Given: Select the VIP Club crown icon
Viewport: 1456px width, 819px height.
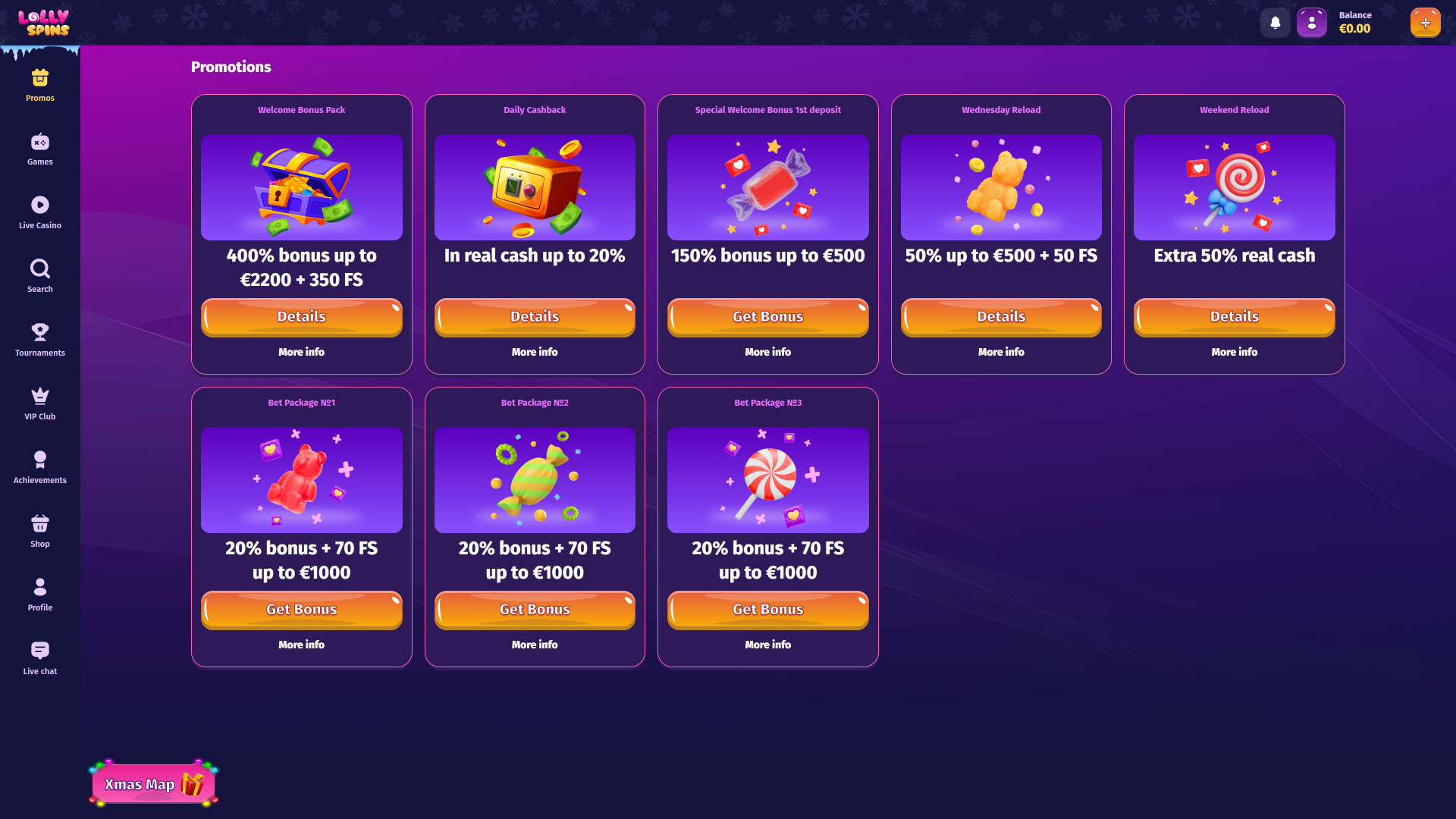Looking at the screenshot, I should [39, 403].
